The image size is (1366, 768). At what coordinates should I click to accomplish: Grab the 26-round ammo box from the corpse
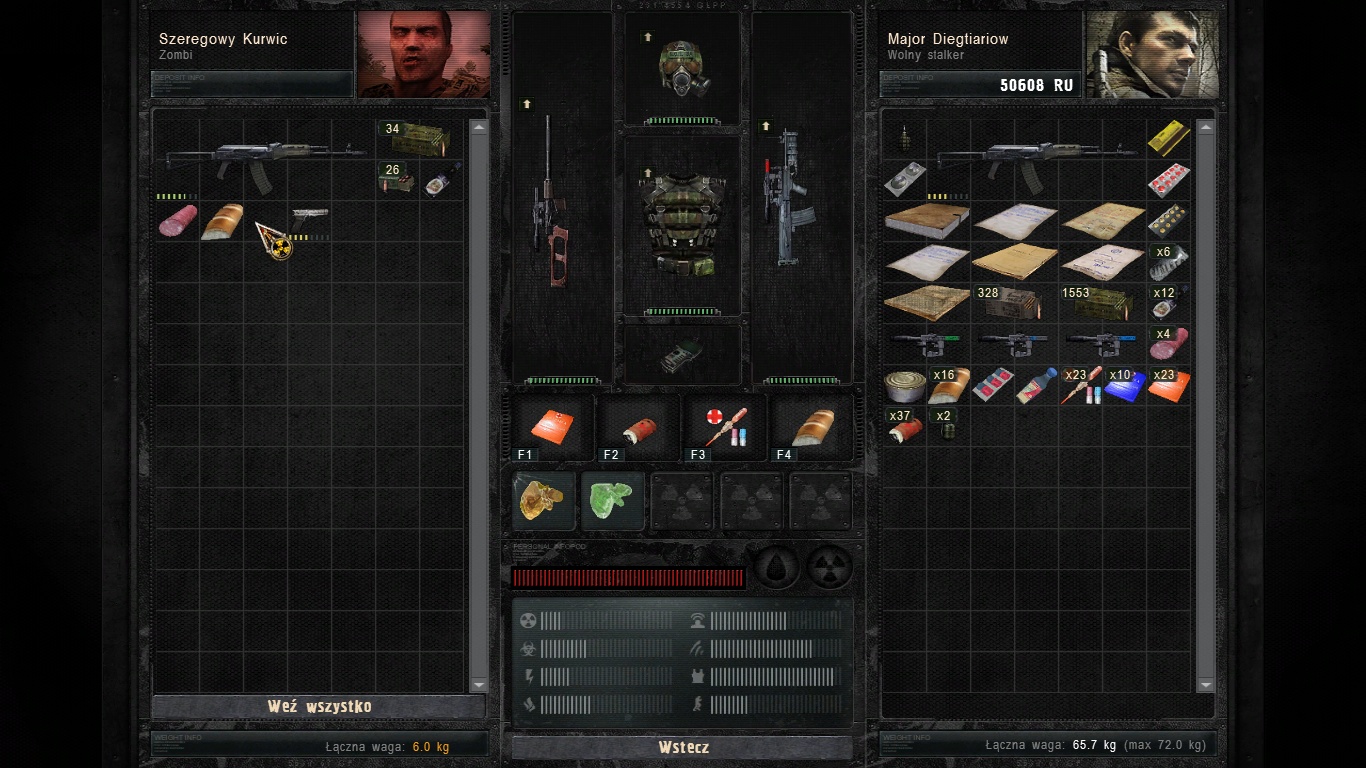pos(396,180)
